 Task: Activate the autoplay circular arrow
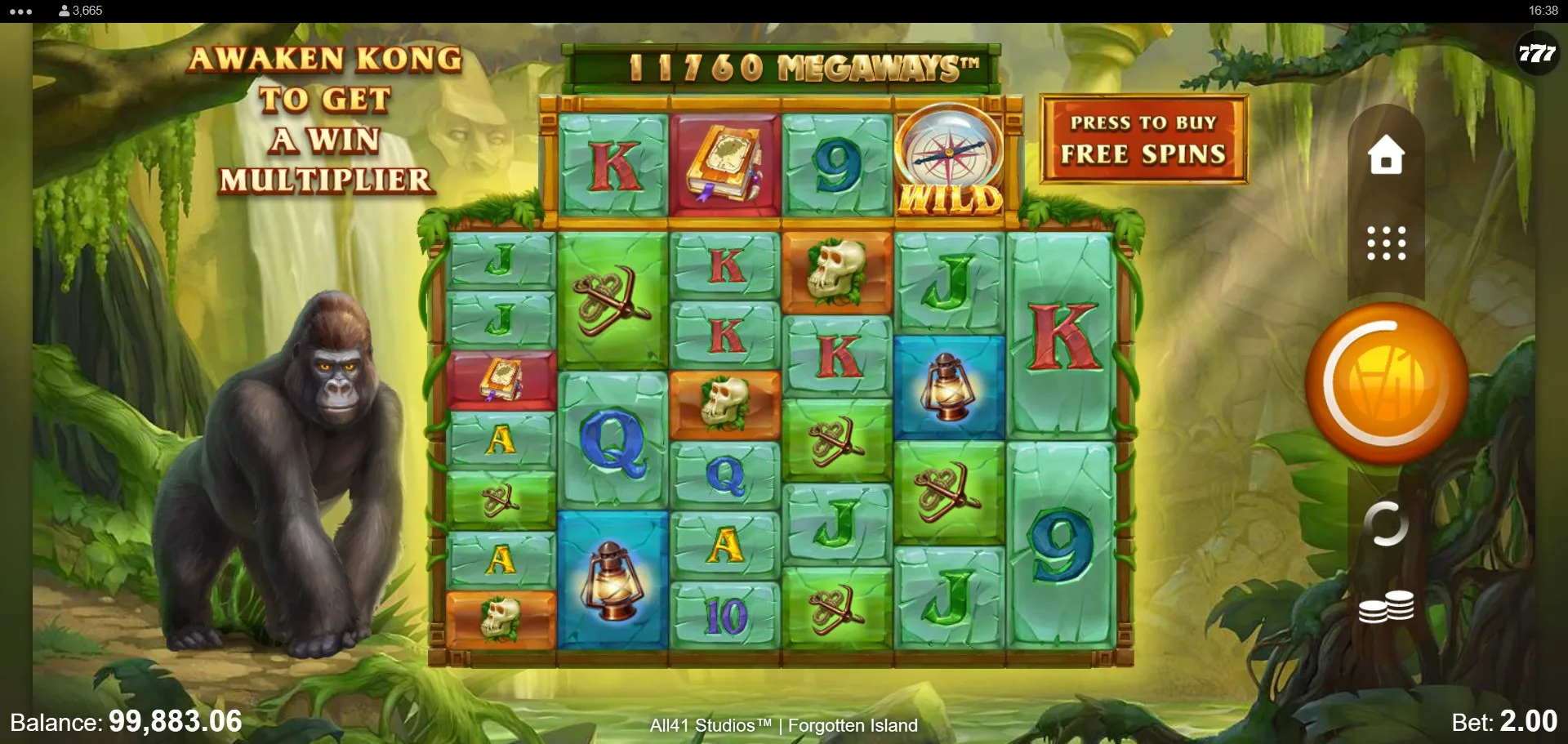tap(1386, 523)
